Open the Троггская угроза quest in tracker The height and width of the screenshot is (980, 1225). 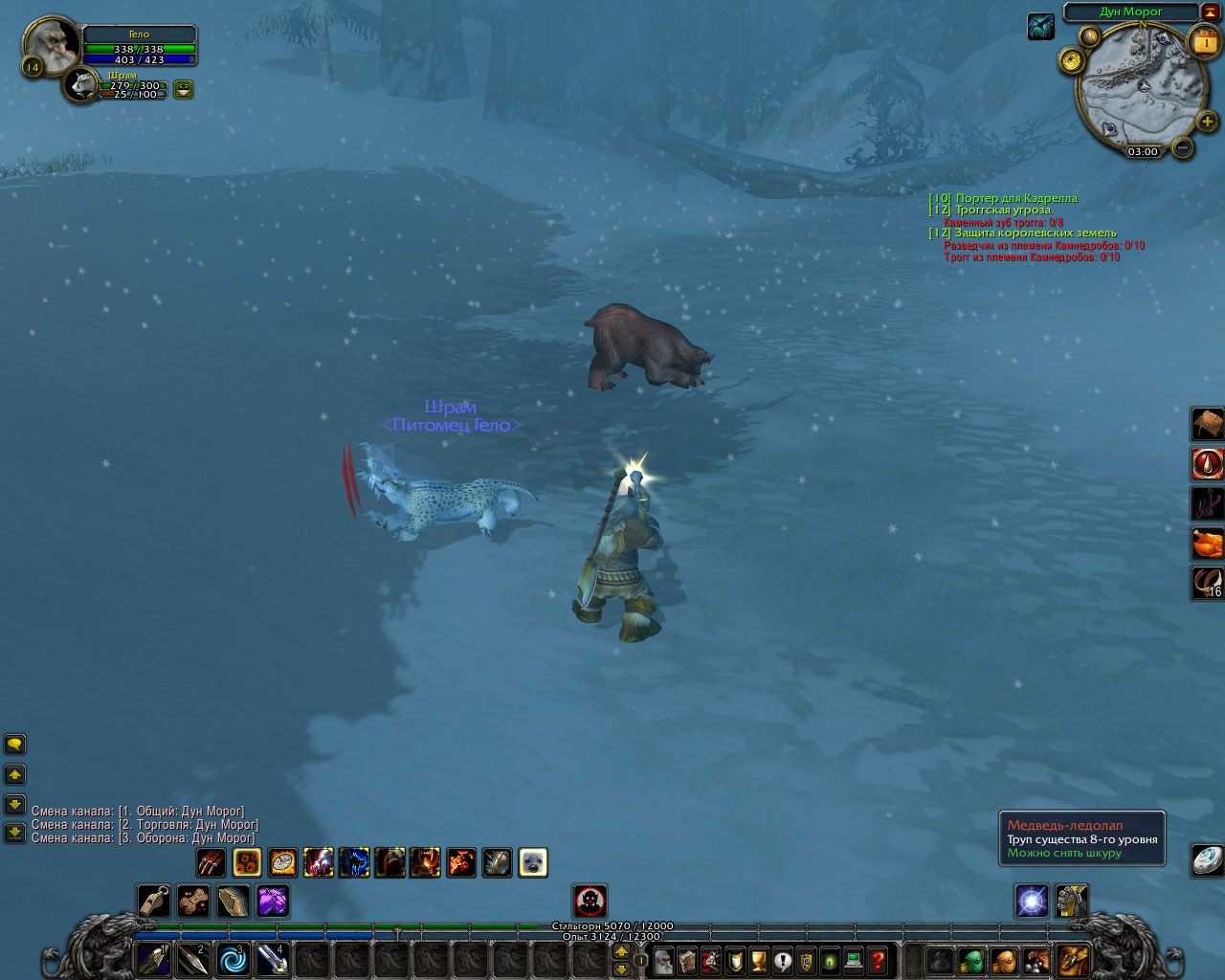pos(1002,210)
